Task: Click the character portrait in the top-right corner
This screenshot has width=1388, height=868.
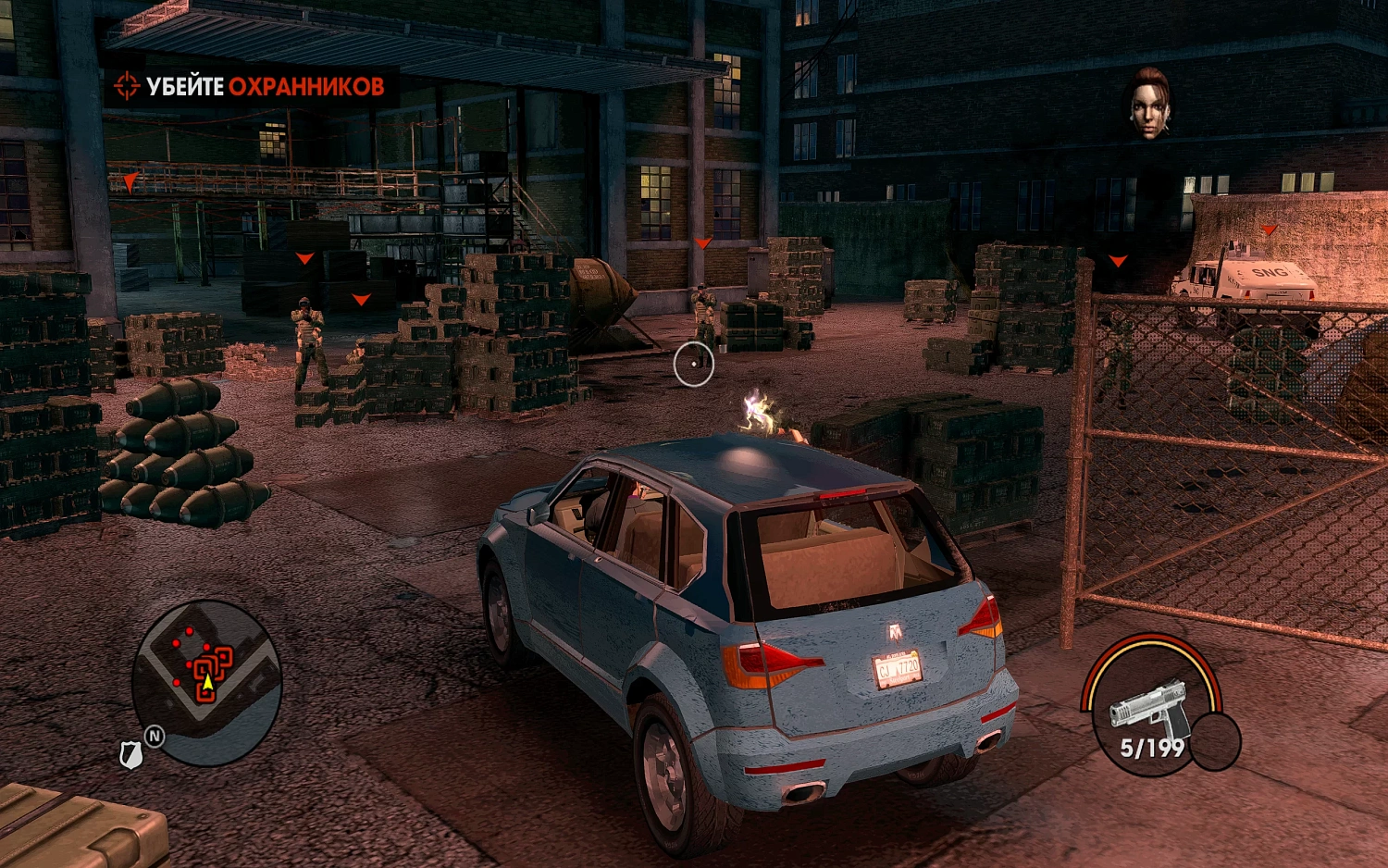Action: pyautogui.click(x=1150, y=102)
